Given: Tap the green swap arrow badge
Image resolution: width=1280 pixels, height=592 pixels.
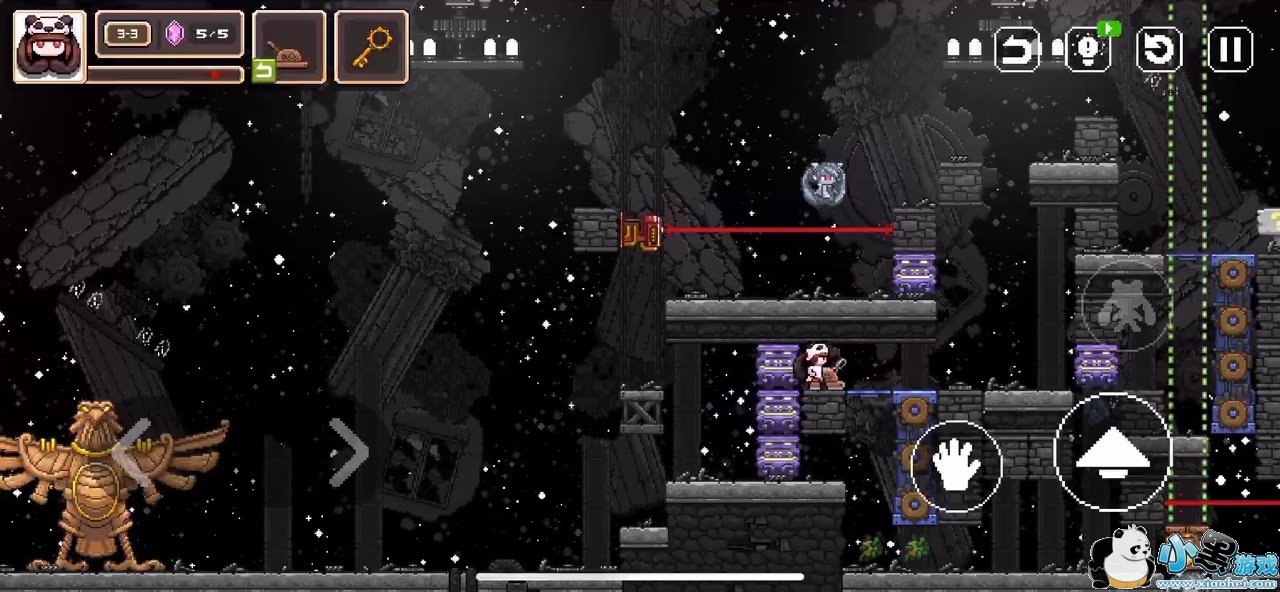Looking at the screenshot, I should [263, 70].
